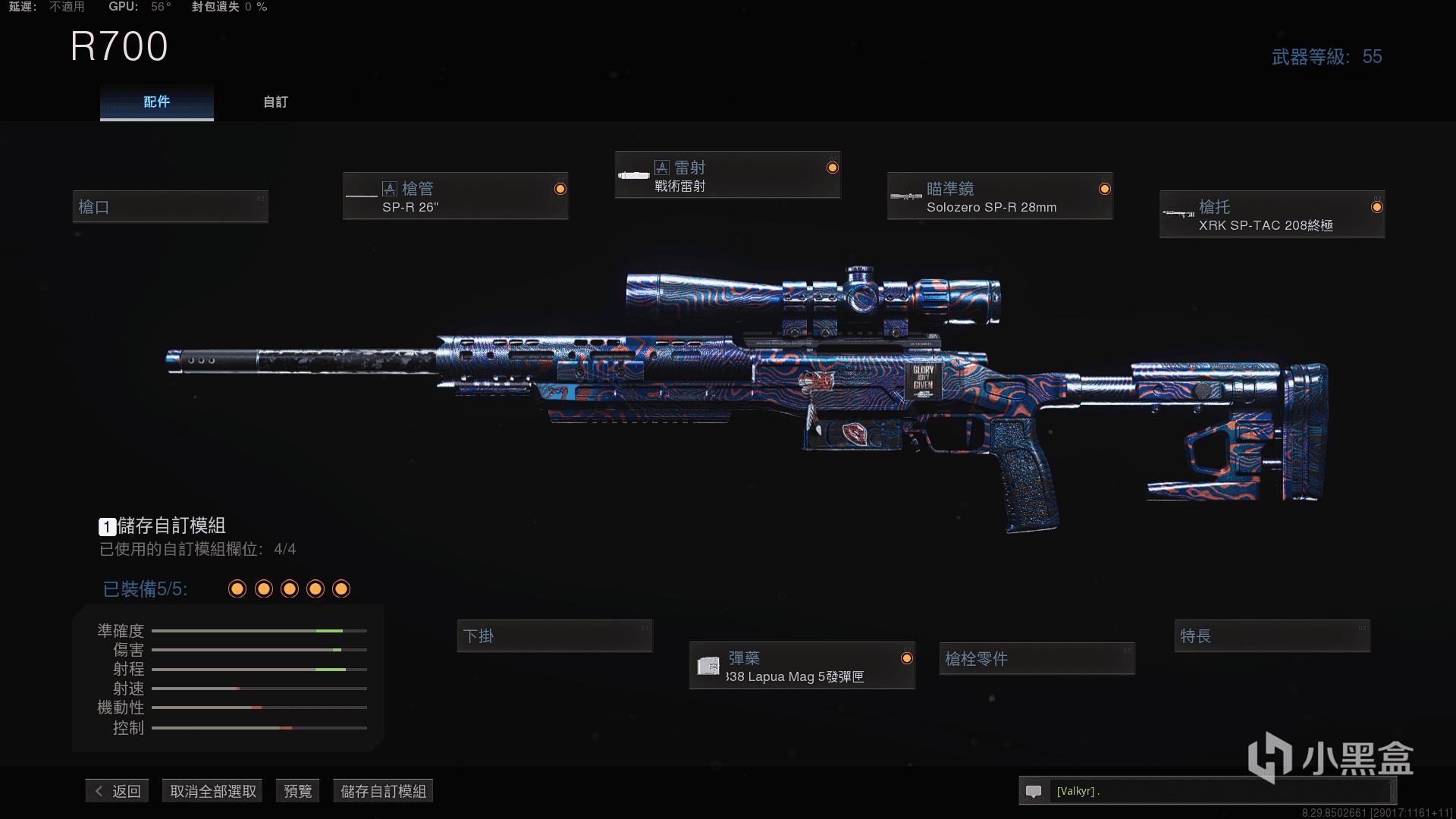Select the empty 槍口 muzzle slot

(170, 207)
